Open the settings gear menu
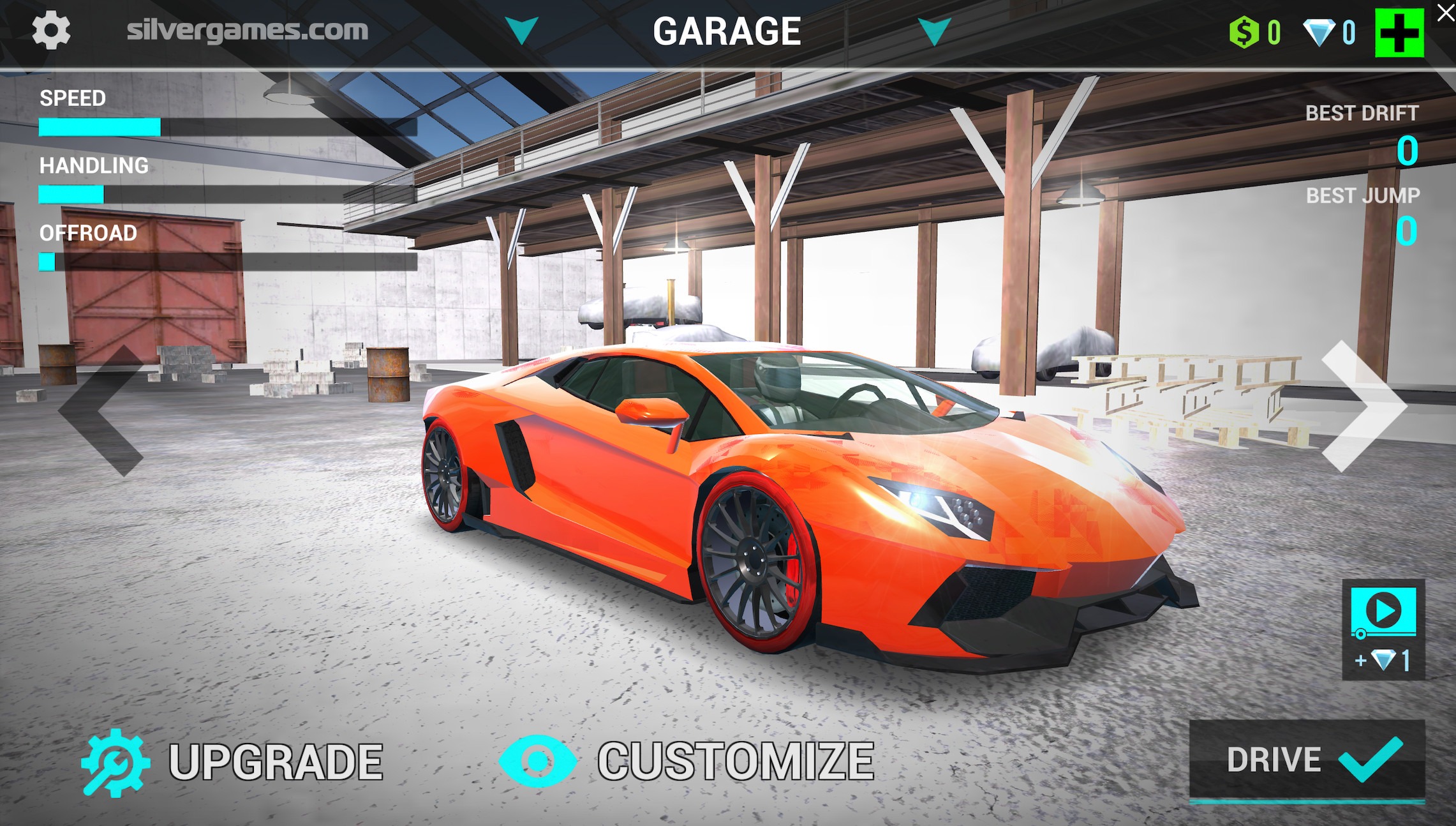1456x826 pixels. [51, 31]
